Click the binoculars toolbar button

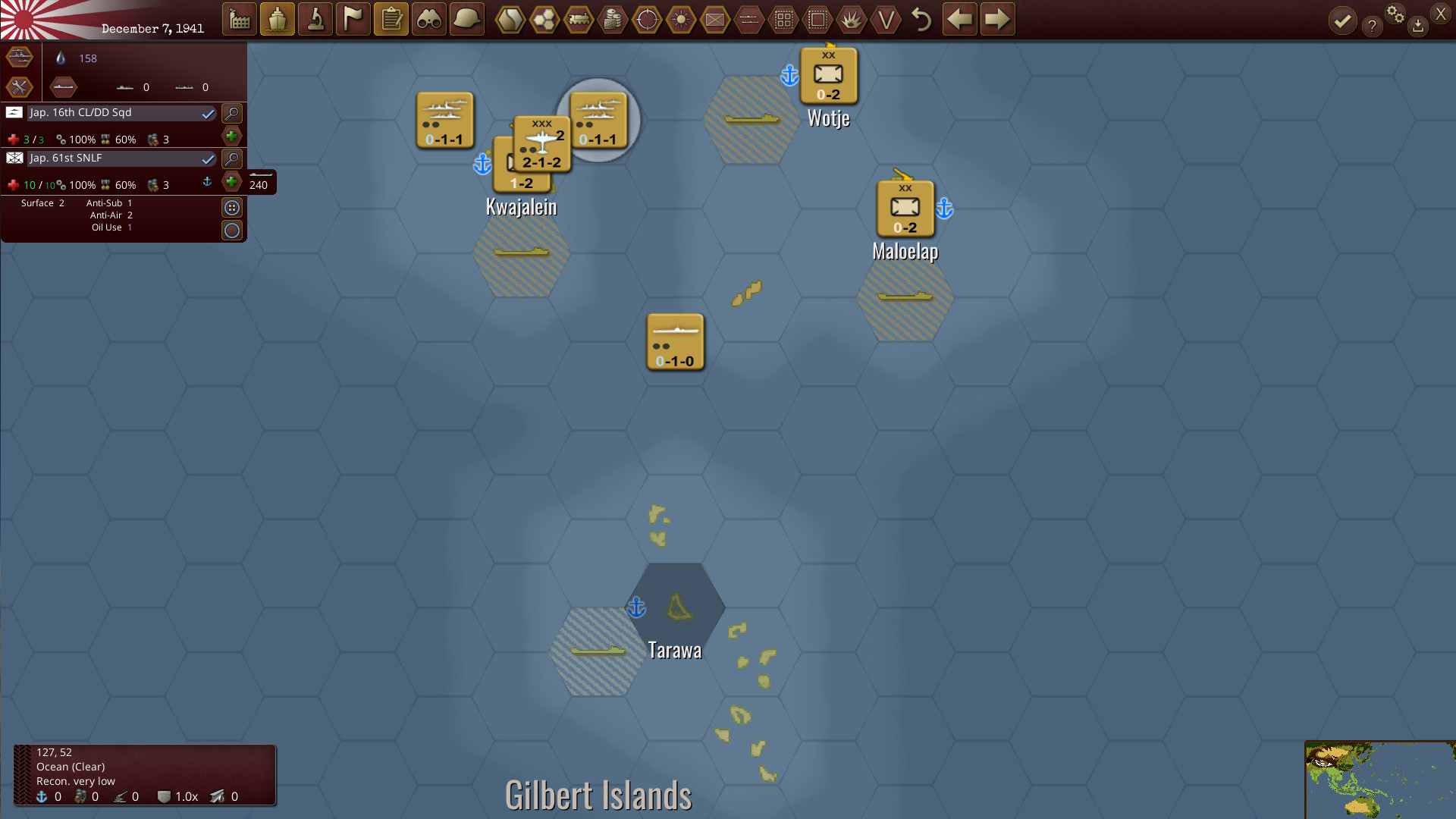pyautogui.click(x=429, y=20)
